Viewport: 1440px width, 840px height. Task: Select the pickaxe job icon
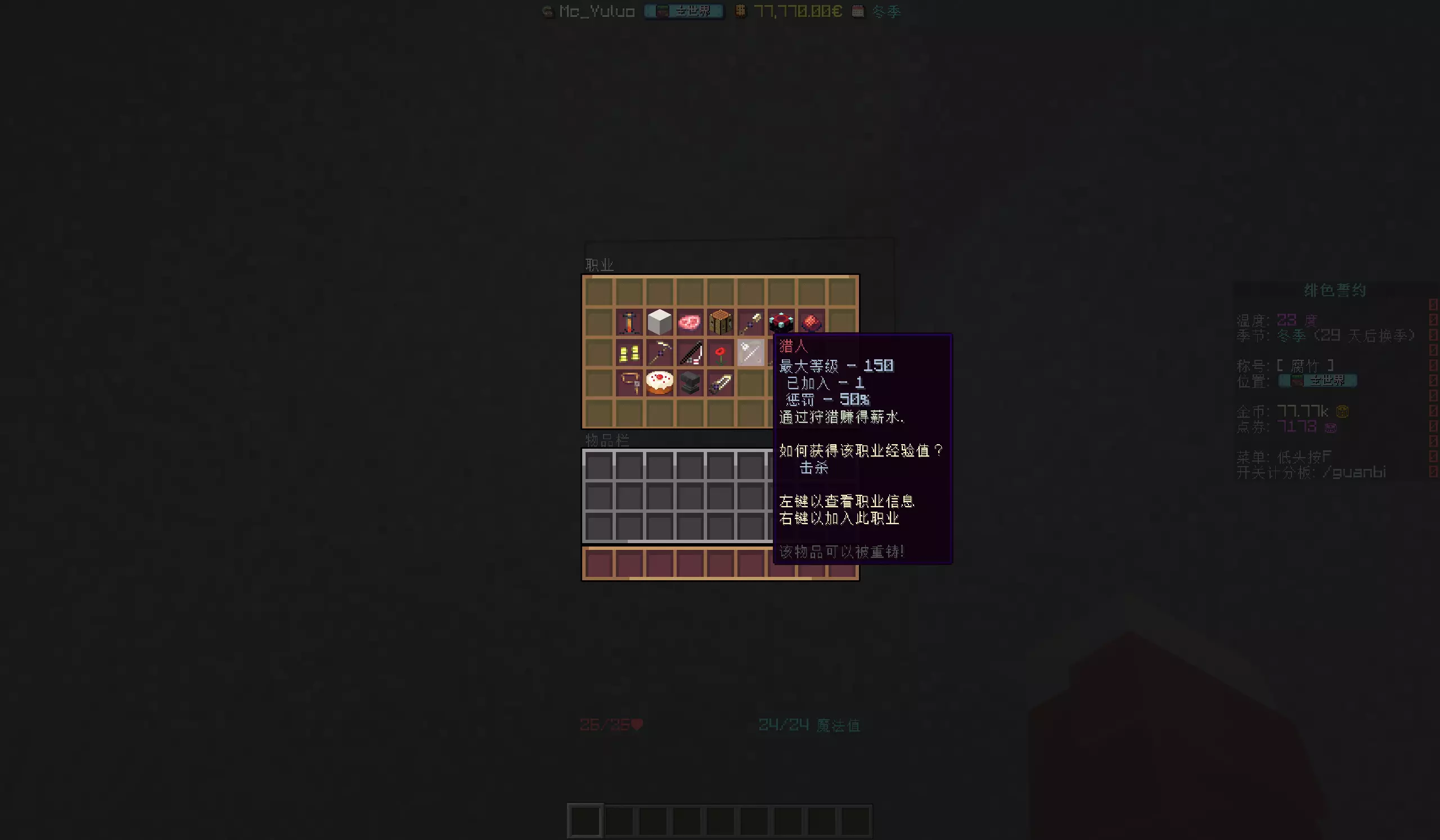click(x=660, y=353)
